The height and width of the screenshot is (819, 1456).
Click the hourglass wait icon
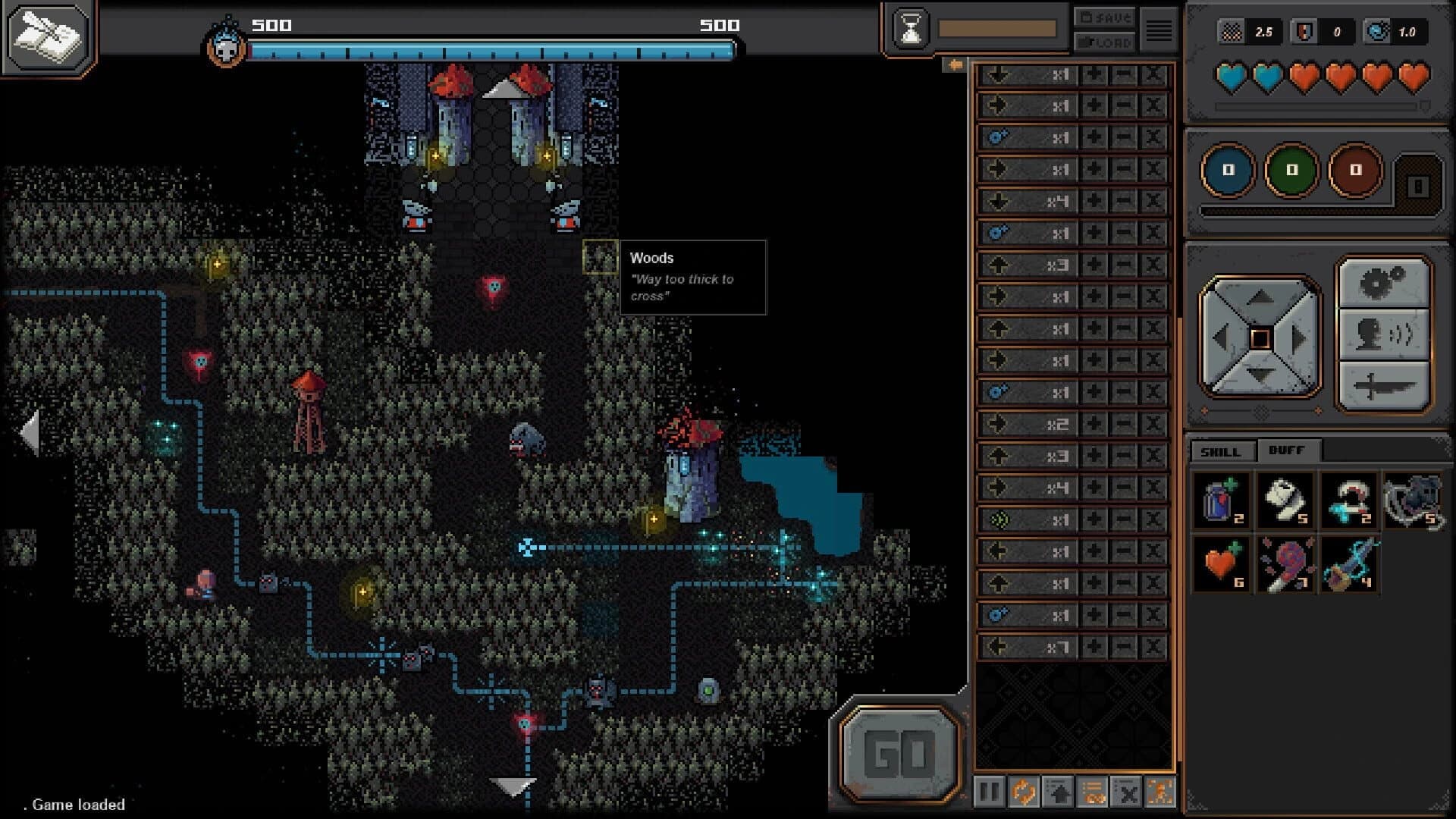(911, 30)
